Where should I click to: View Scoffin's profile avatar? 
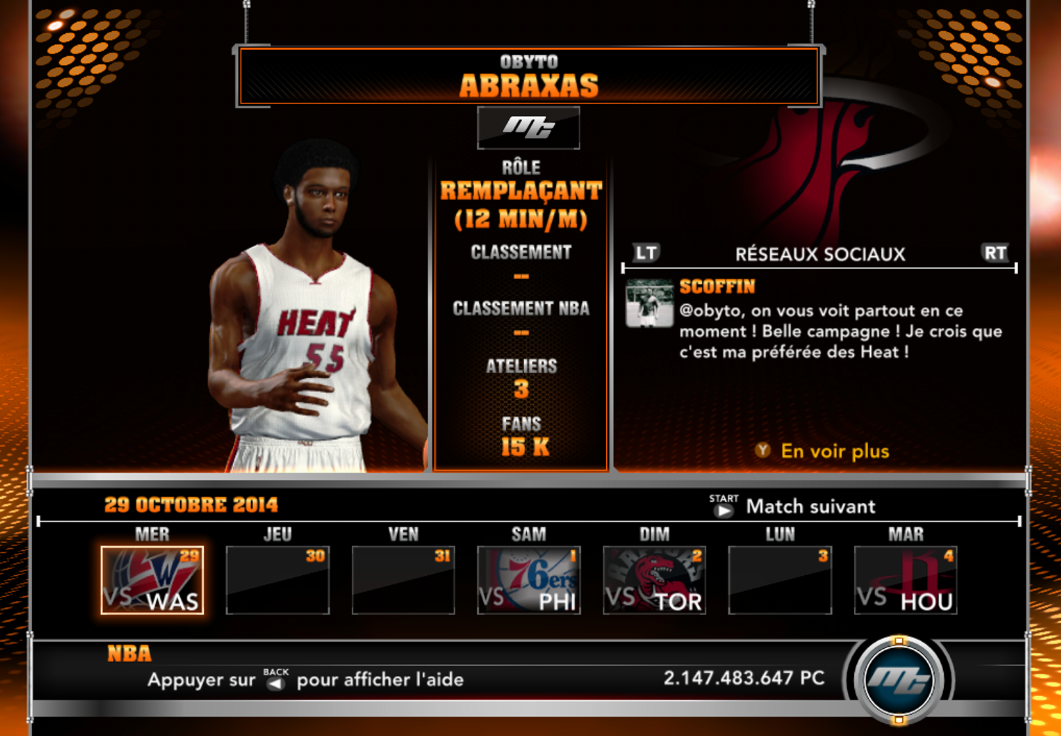coord(649,303)
